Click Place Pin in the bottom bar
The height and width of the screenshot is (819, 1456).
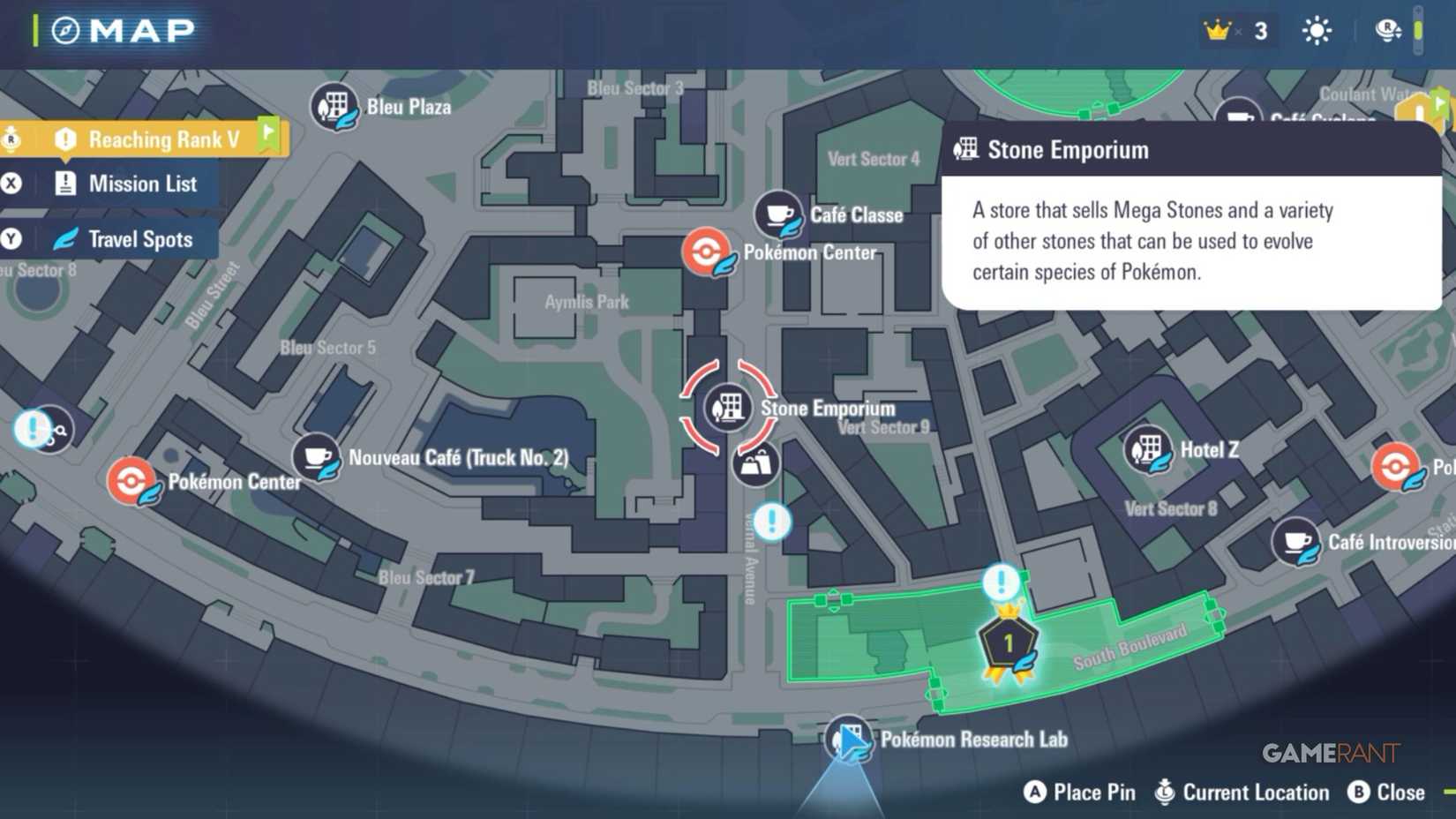coord(1078,792)
